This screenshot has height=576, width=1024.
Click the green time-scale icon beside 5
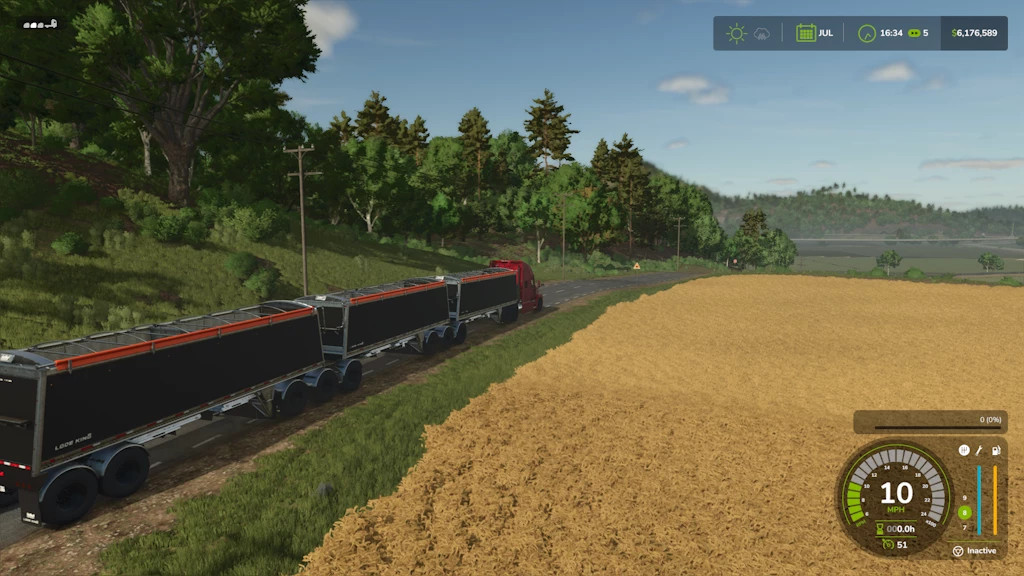pyautogui.click(x=913, y=33)
